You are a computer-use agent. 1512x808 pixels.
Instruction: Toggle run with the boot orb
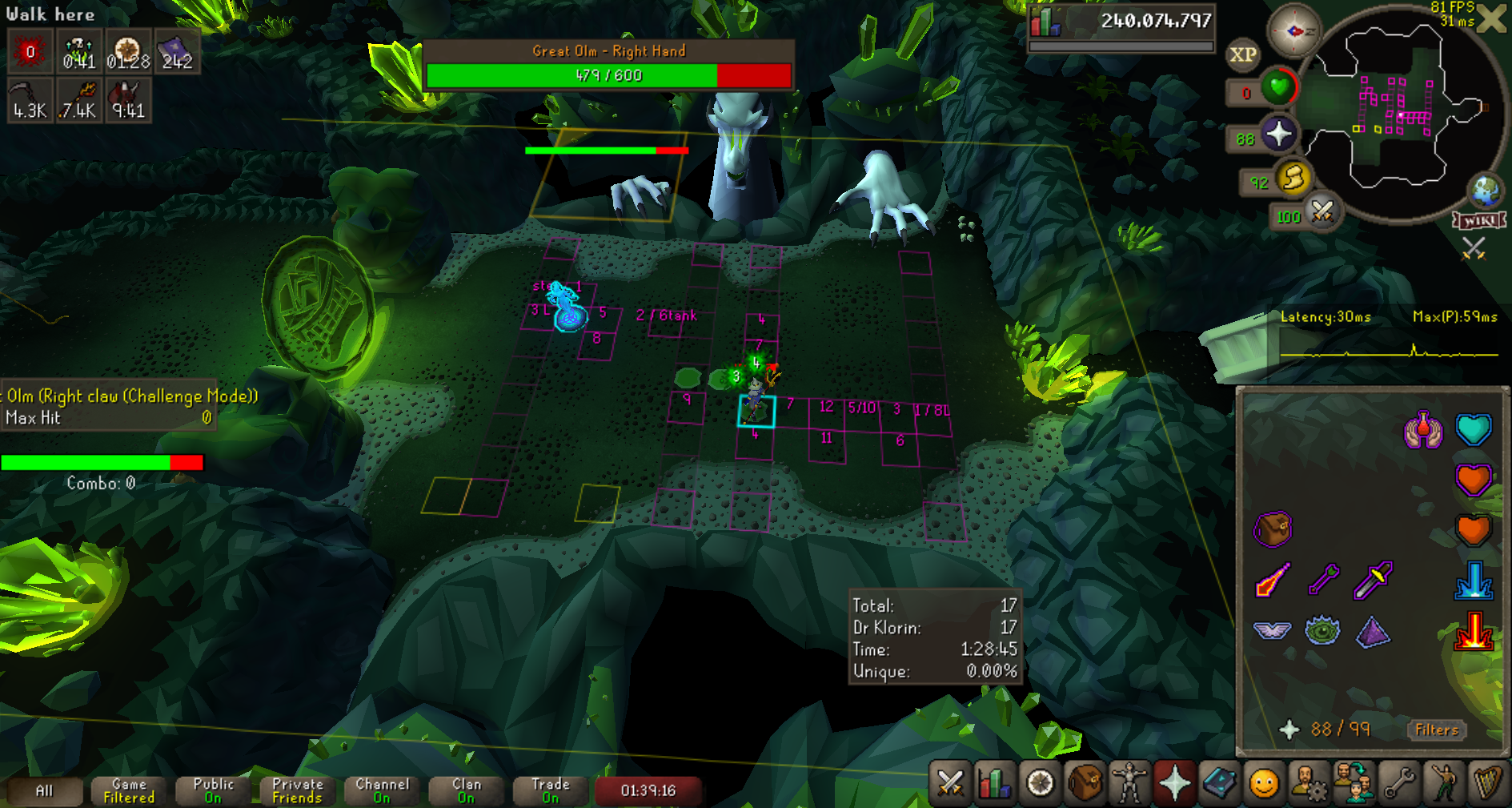pyautogui.click(x=1293, y=179)
